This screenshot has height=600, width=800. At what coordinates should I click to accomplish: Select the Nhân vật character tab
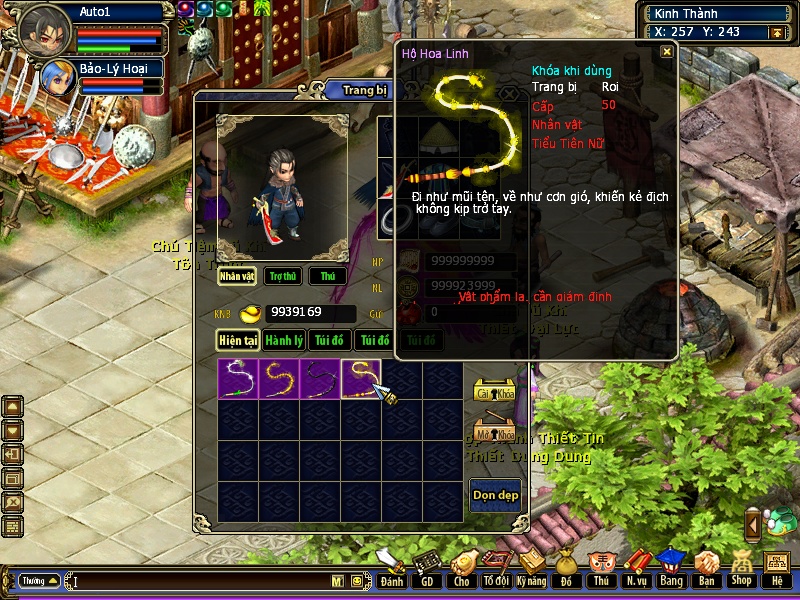[x=238, y=276]
